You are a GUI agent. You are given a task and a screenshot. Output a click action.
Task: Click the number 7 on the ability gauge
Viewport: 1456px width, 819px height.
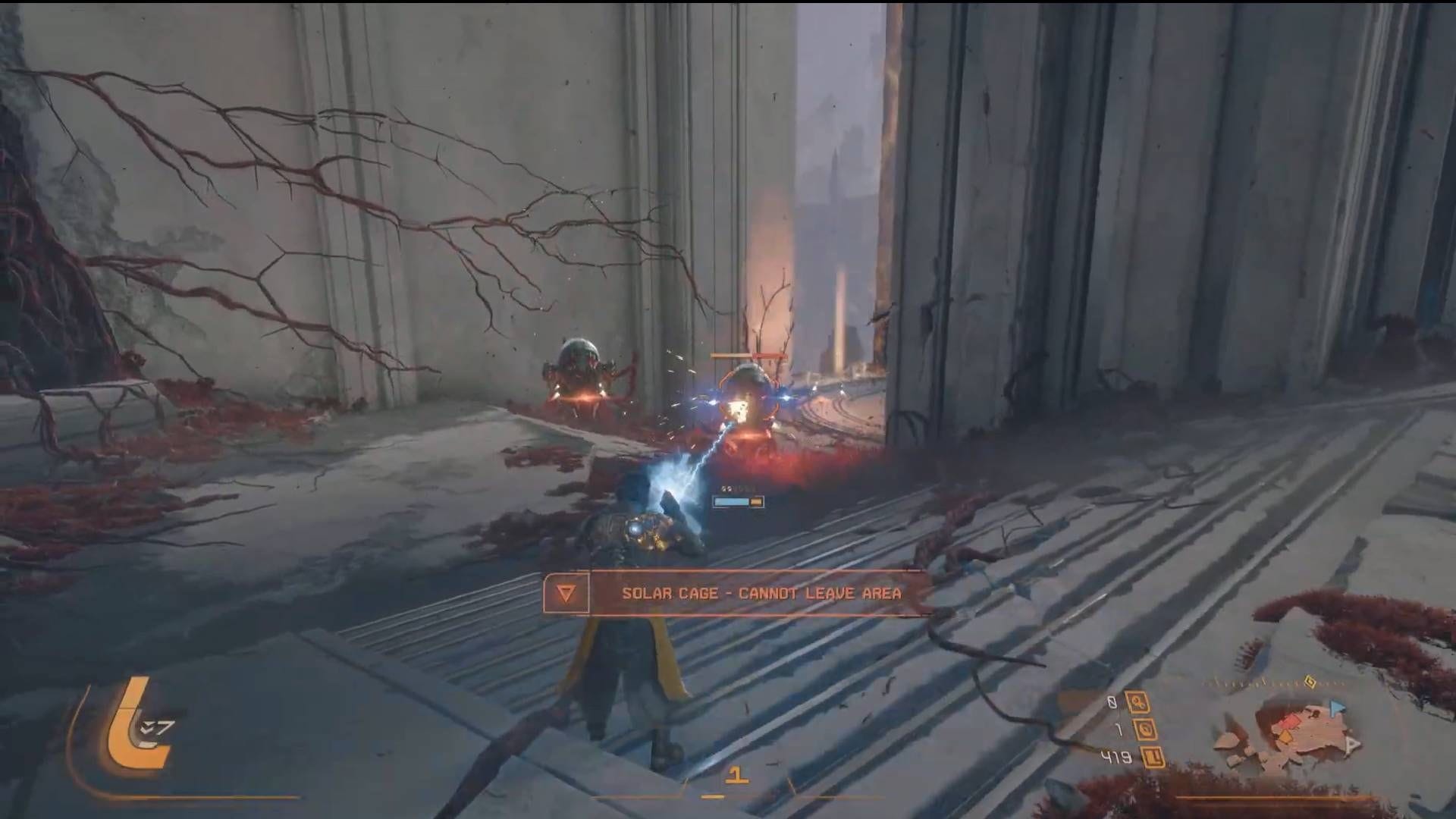coord(163,726)
